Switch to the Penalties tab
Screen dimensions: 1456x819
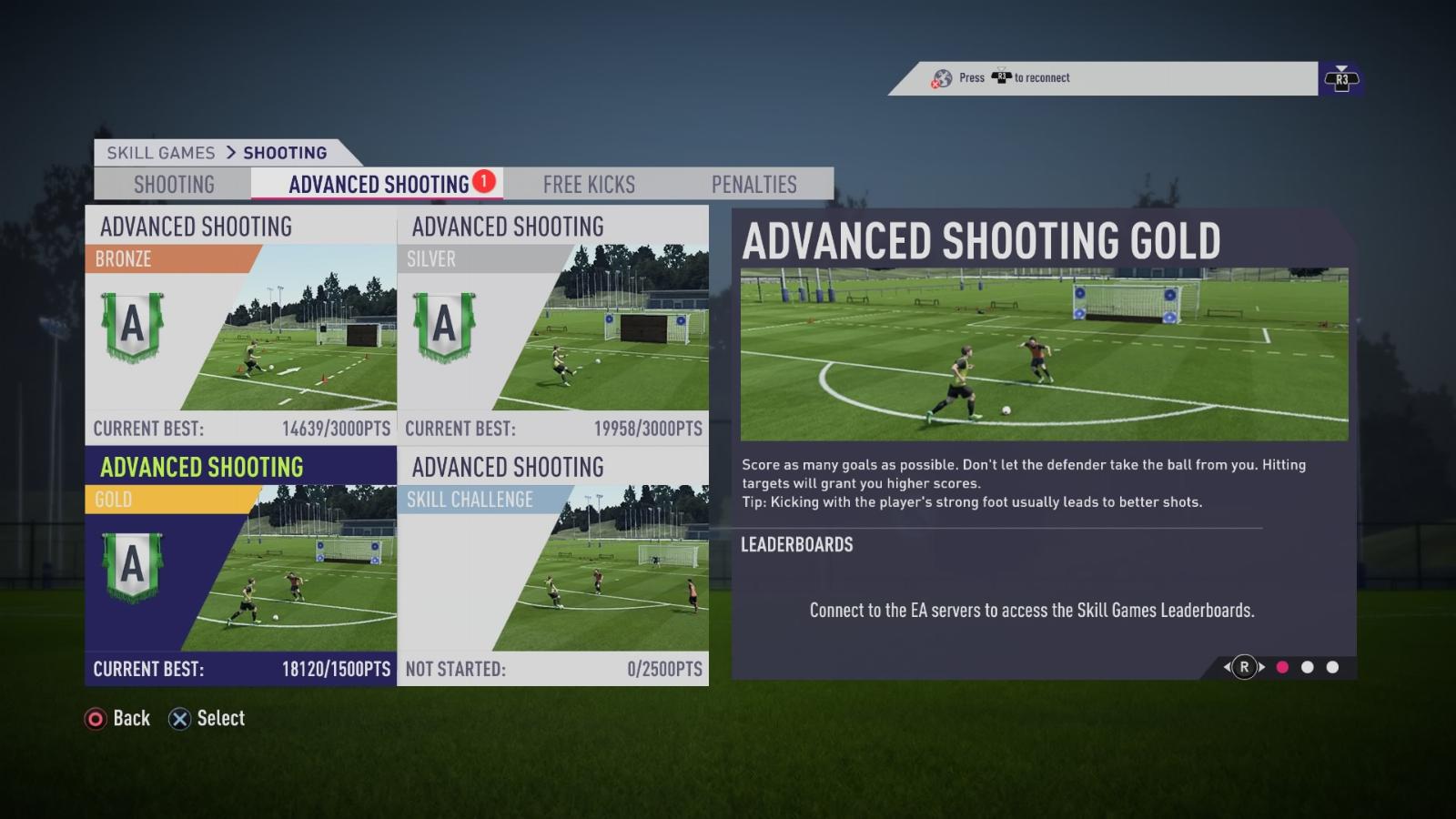753,185
